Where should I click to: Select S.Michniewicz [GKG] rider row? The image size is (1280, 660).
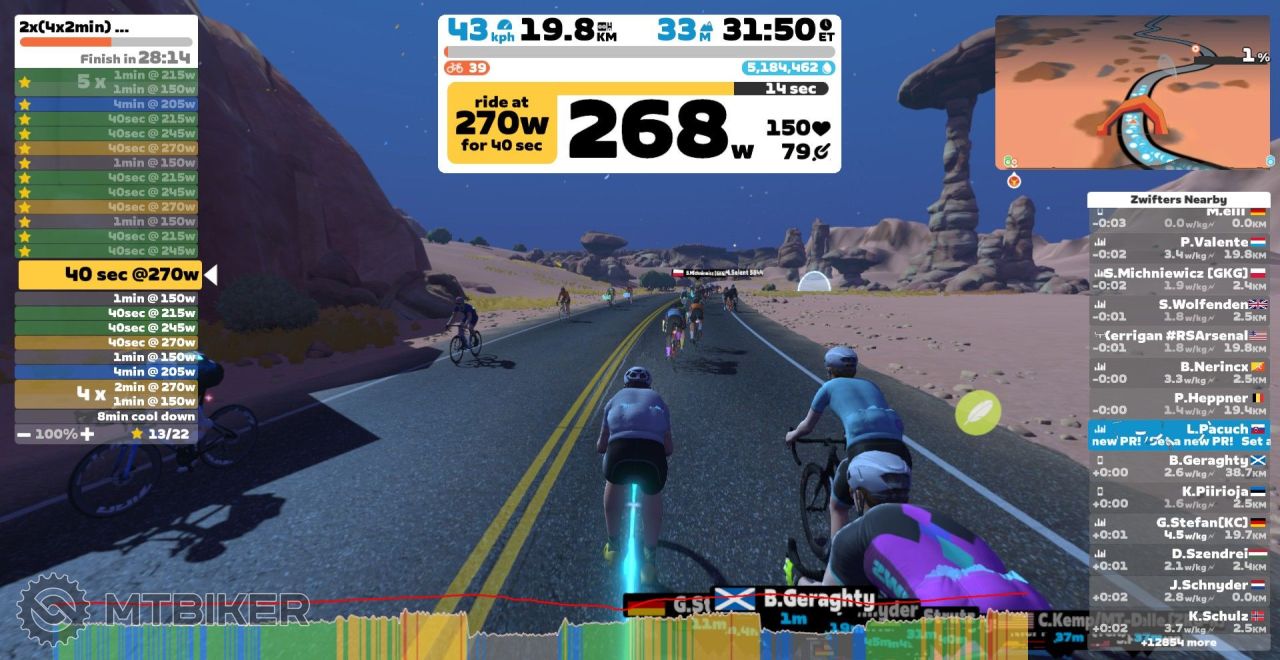coord(1178,279)
